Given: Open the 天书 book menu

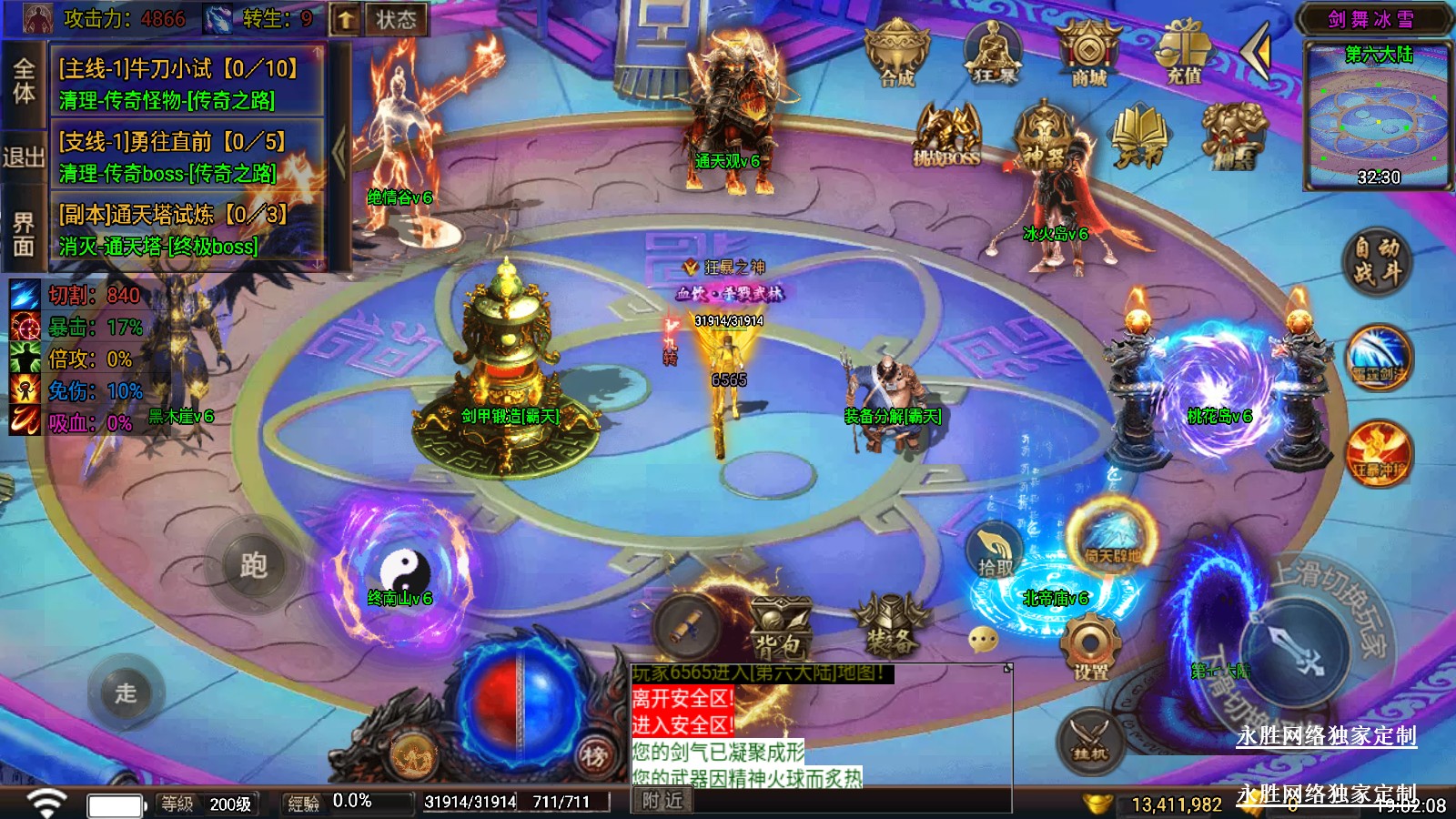Looking at the screenshot, I should coord(1139,136).
